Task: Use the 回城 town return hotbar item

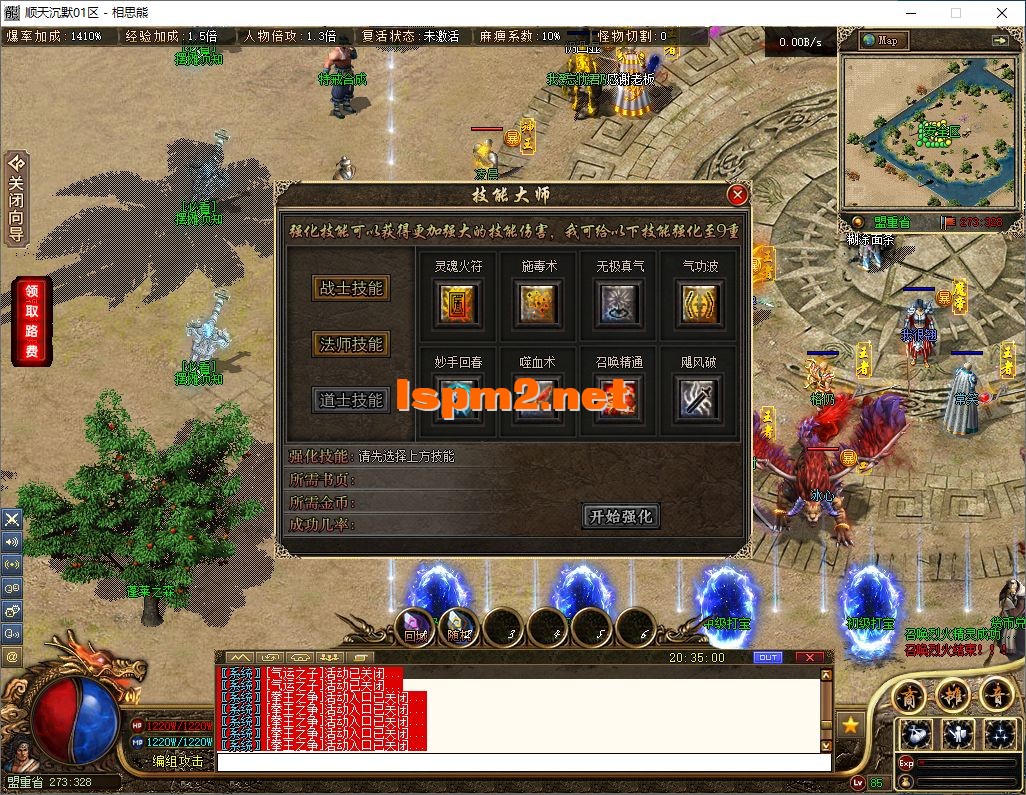Action: point(416,626)
